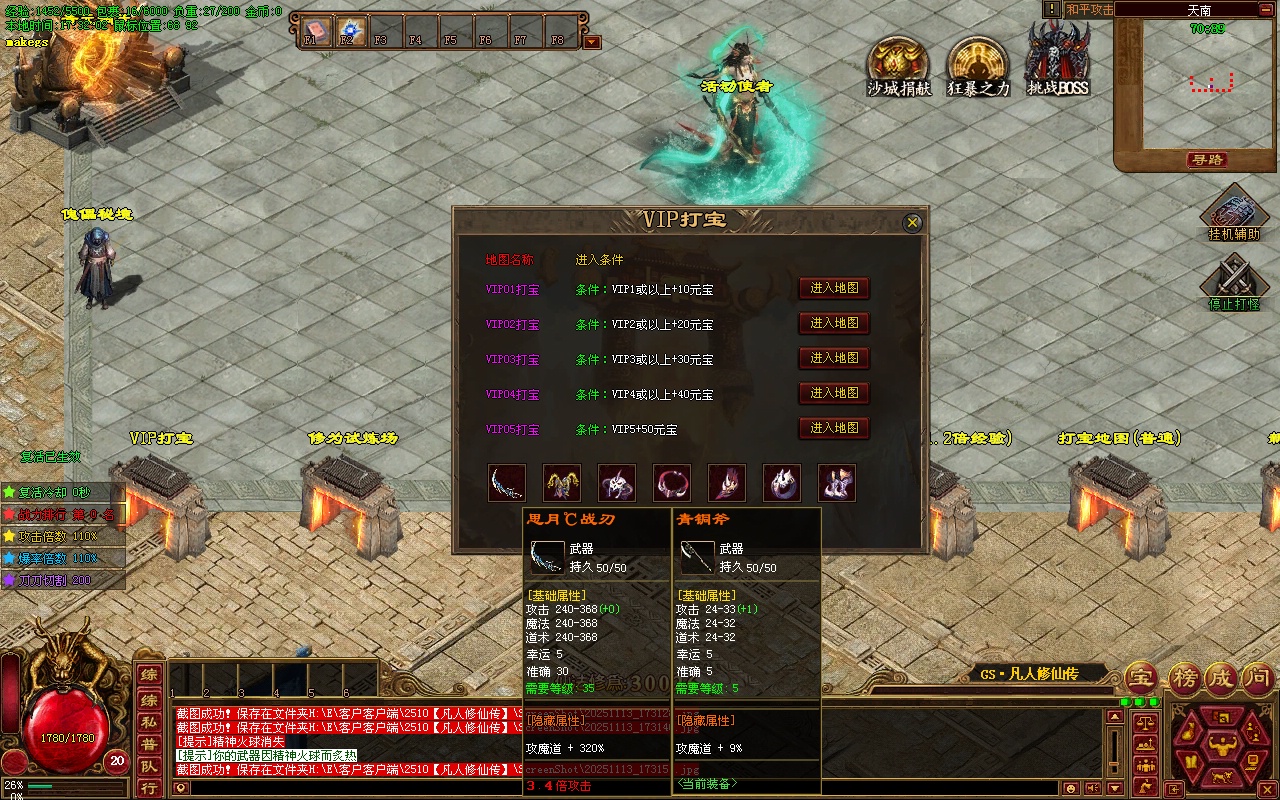Close the VIP打宝 window

912,224
